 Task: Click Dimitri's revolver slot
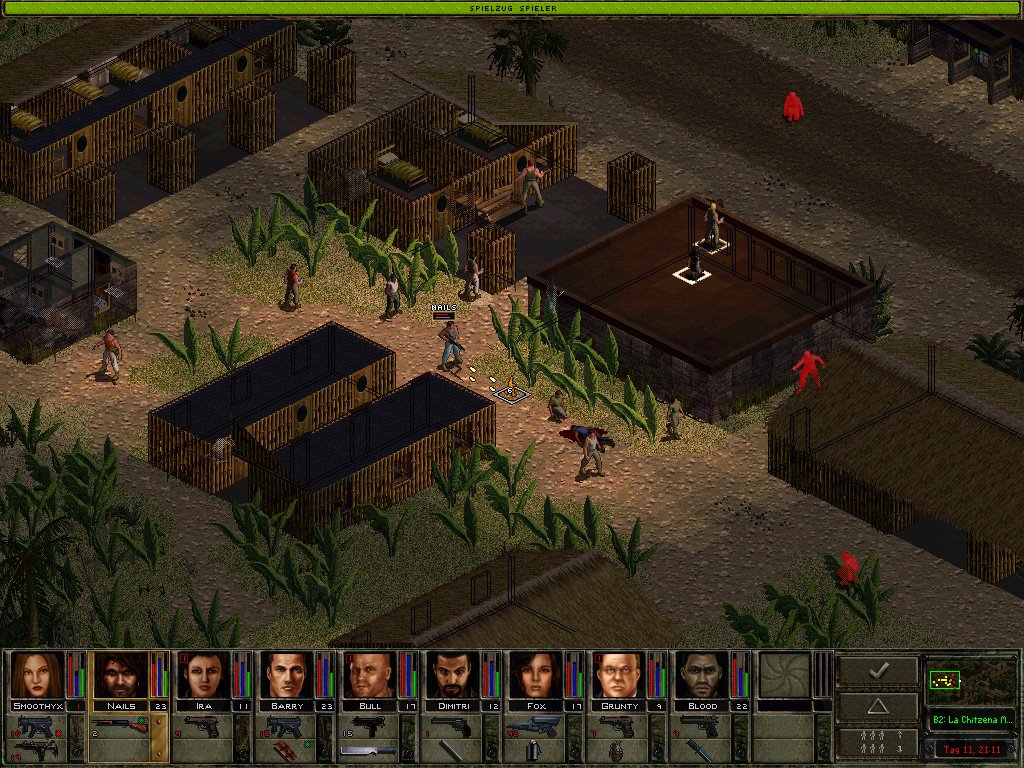452,726
